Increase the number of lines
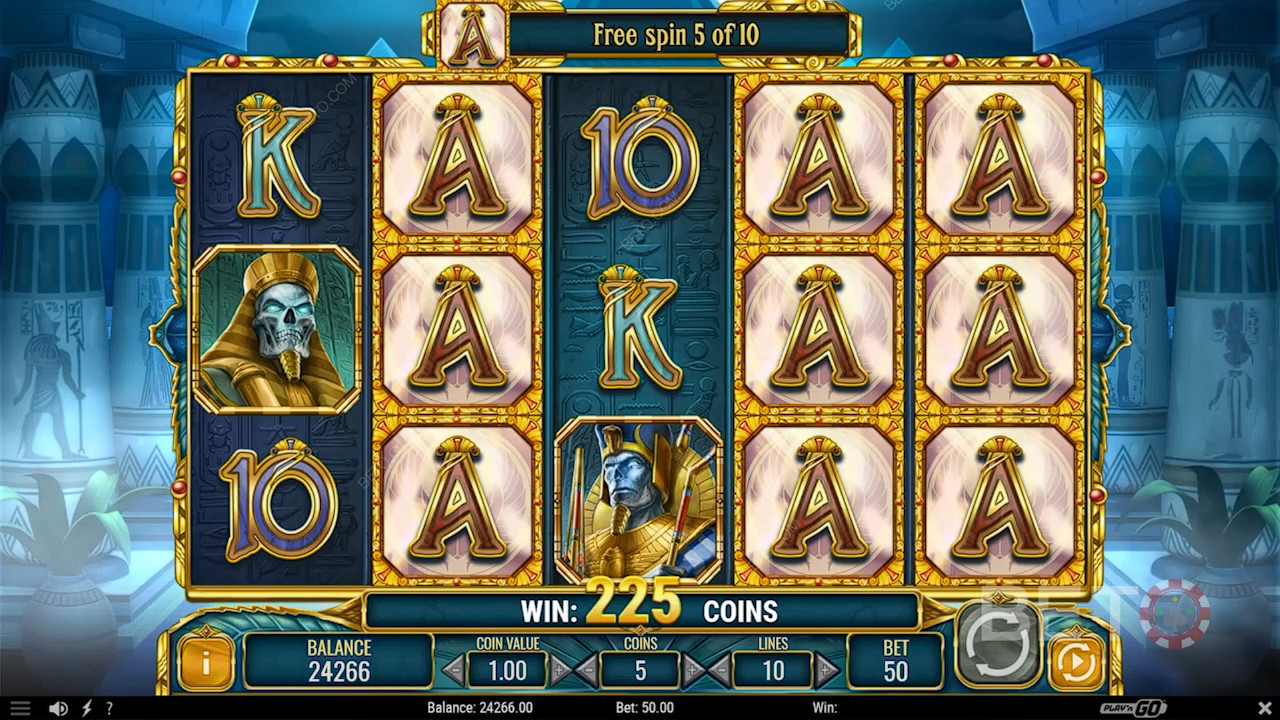This screenshot has height=720, width=1280. [826, 669]
